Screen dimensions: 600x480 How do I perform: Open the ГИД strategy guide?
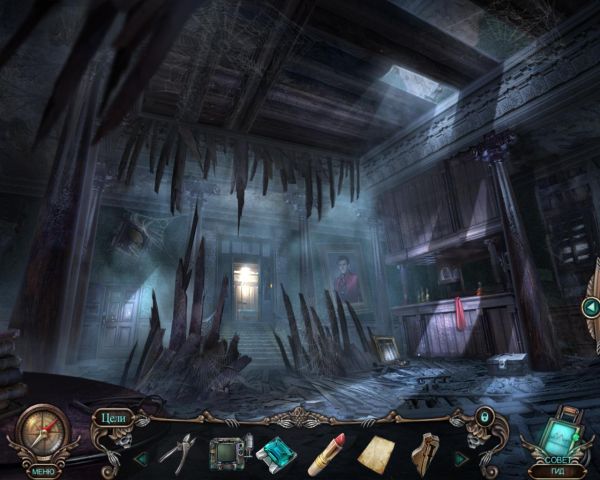(x=556, y=470)
